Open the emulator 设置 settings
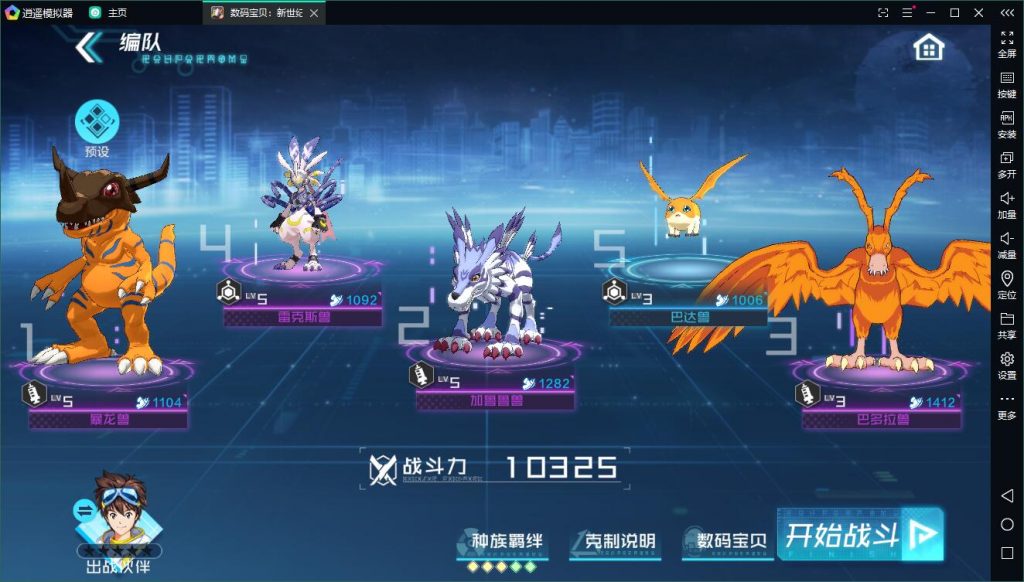The image size is (1024, 582). pos(1007,365)
